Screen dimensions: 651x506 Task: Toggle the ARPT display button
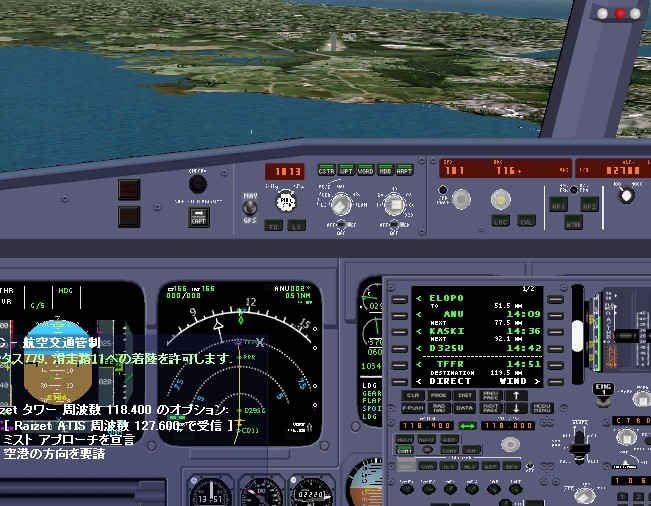coord(405,170)
